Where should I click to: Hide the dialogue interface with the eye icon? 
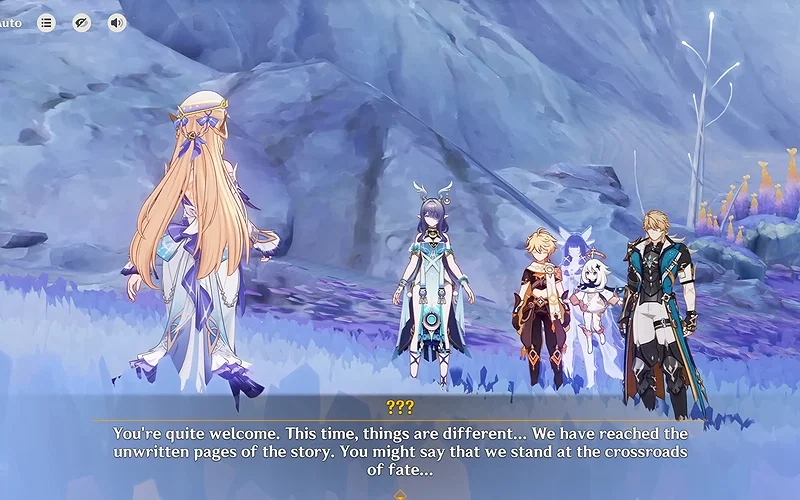[x=82, y=22]
